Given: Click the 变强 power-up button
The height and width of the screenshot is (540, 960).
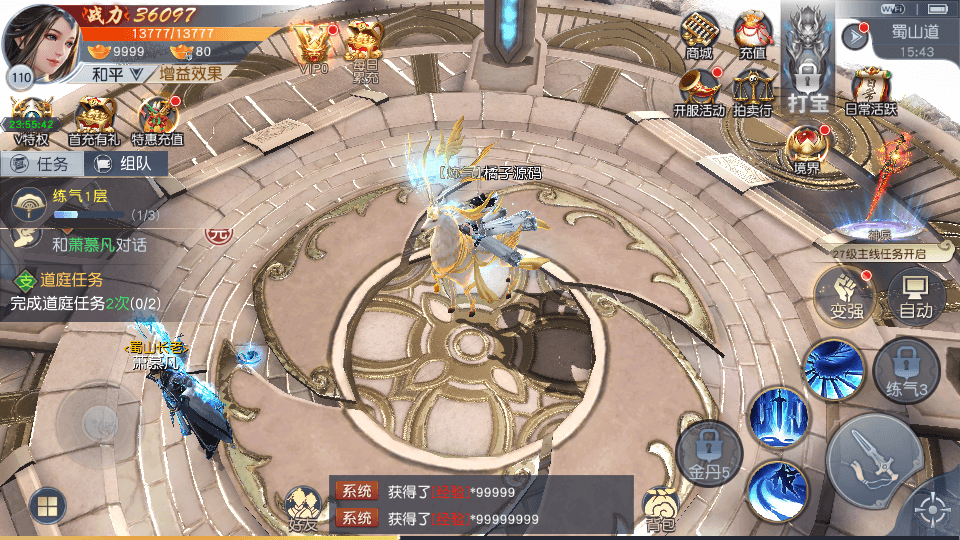Looking at the screenshot, I should pyautogui.click(x=845, y=295).
